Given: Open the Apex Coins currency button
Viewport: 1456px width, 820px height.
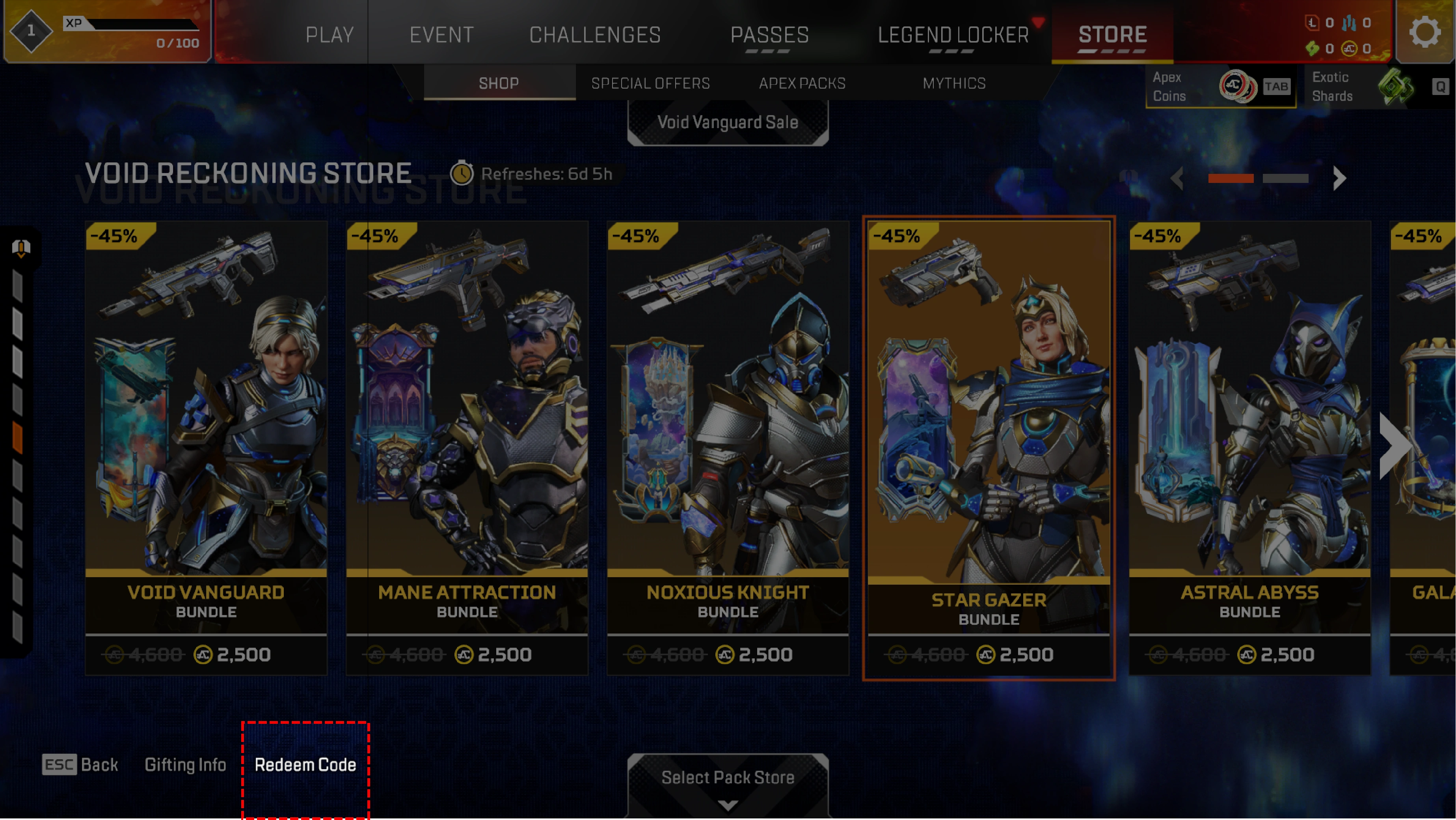Looking at the screenshot, I should coord(1220,86).
